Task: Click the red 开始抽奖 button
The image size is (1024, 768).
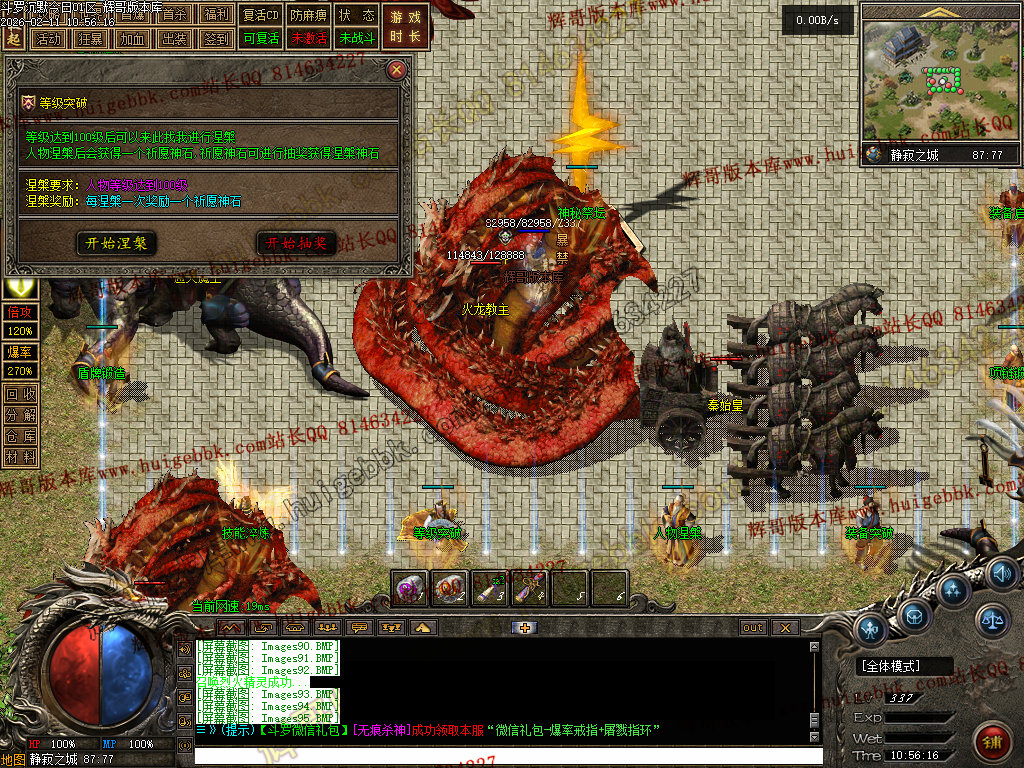Action: [x=296, y=243]
